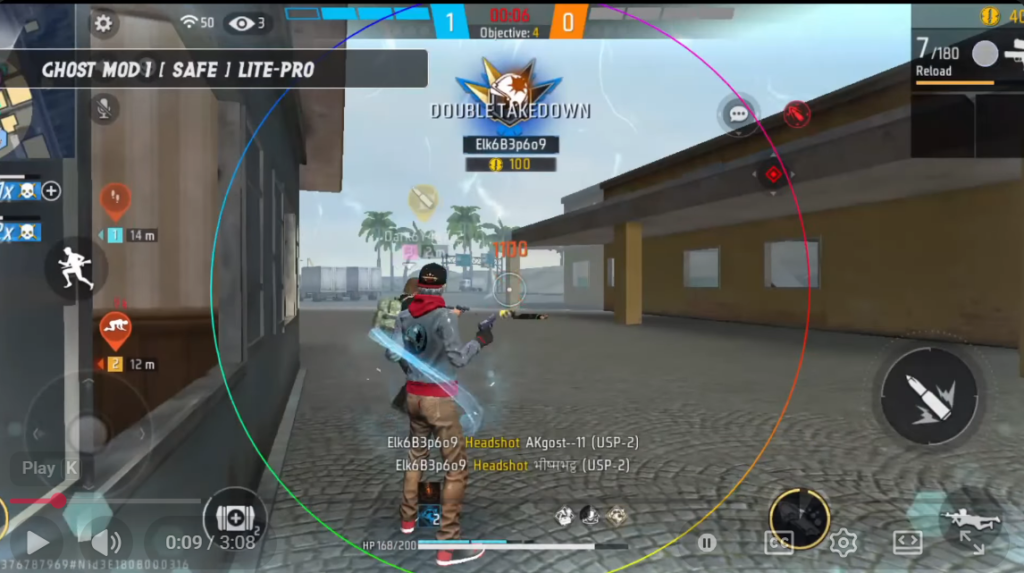This screenshot has height=573, width=1024.
Task: Tap the red bullet icon near chat button
Action: 796,114
